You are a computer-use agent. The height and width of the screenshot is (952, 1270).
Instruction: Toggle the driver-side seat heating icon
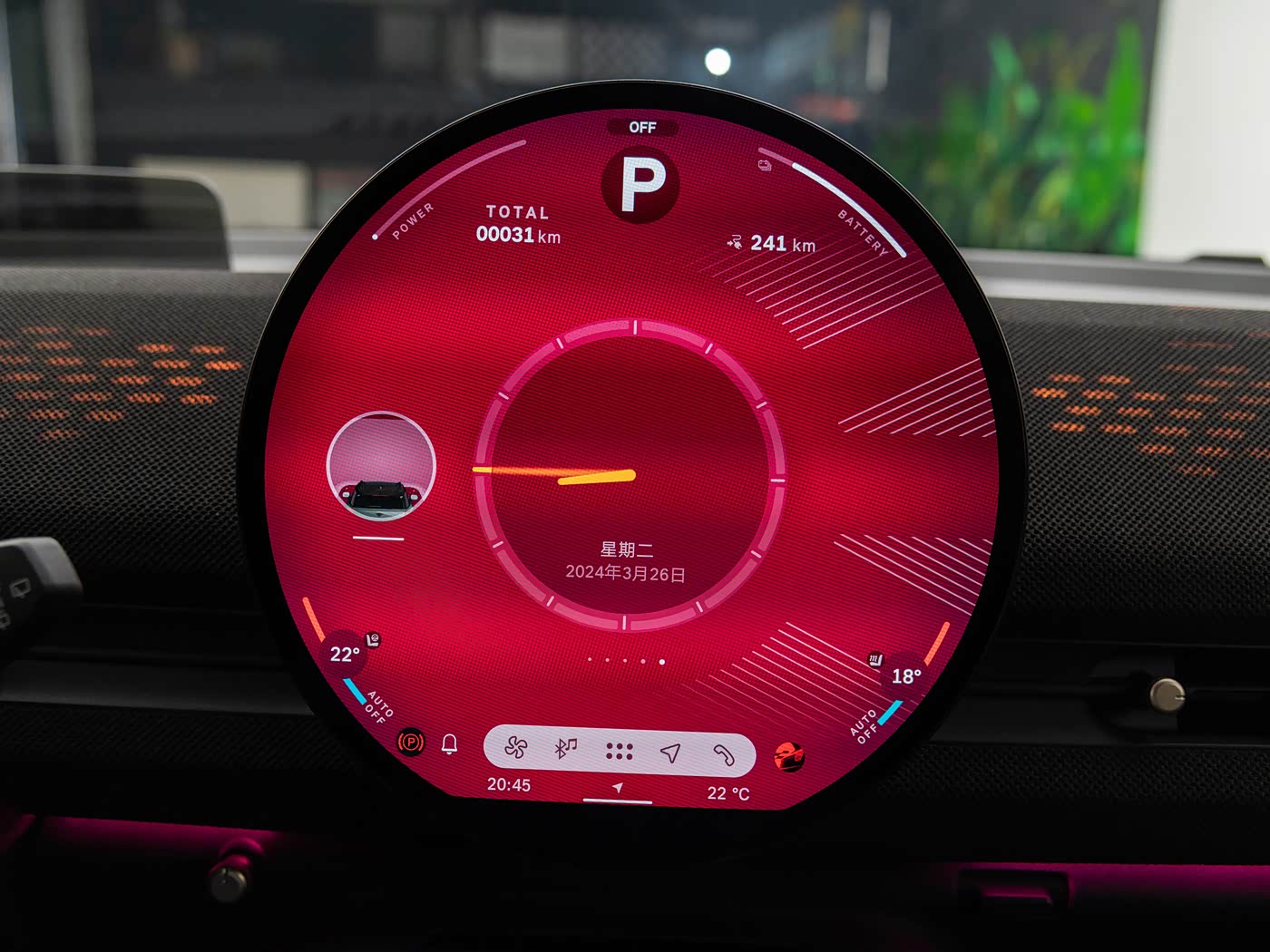point(373,639)
